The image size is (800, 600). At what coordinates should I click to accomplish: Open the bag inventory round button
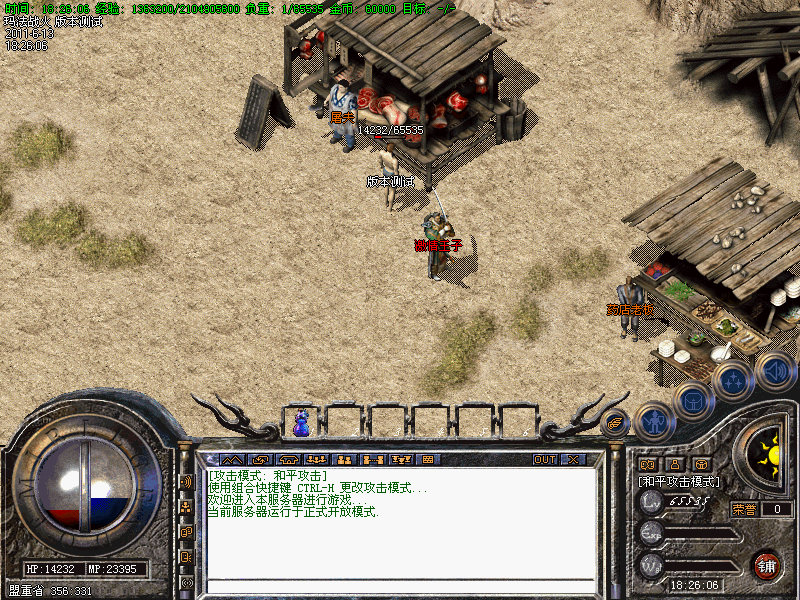click(693, 401)
